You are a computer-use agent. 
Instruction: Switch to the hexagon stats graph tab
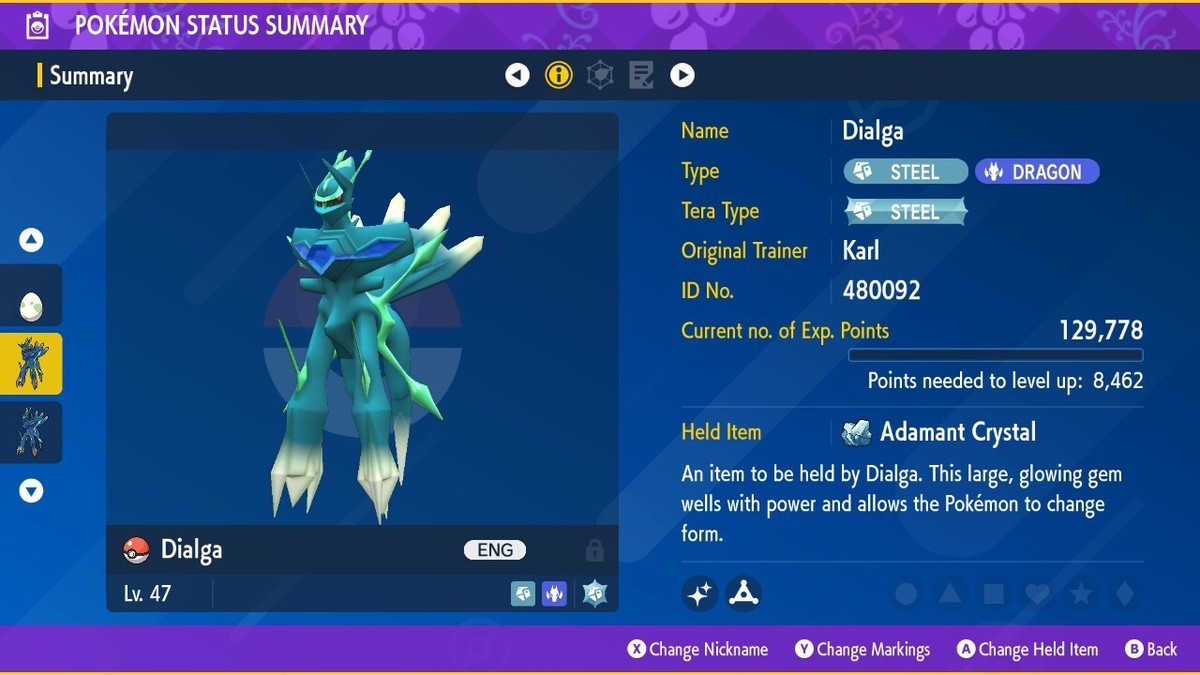600,75
